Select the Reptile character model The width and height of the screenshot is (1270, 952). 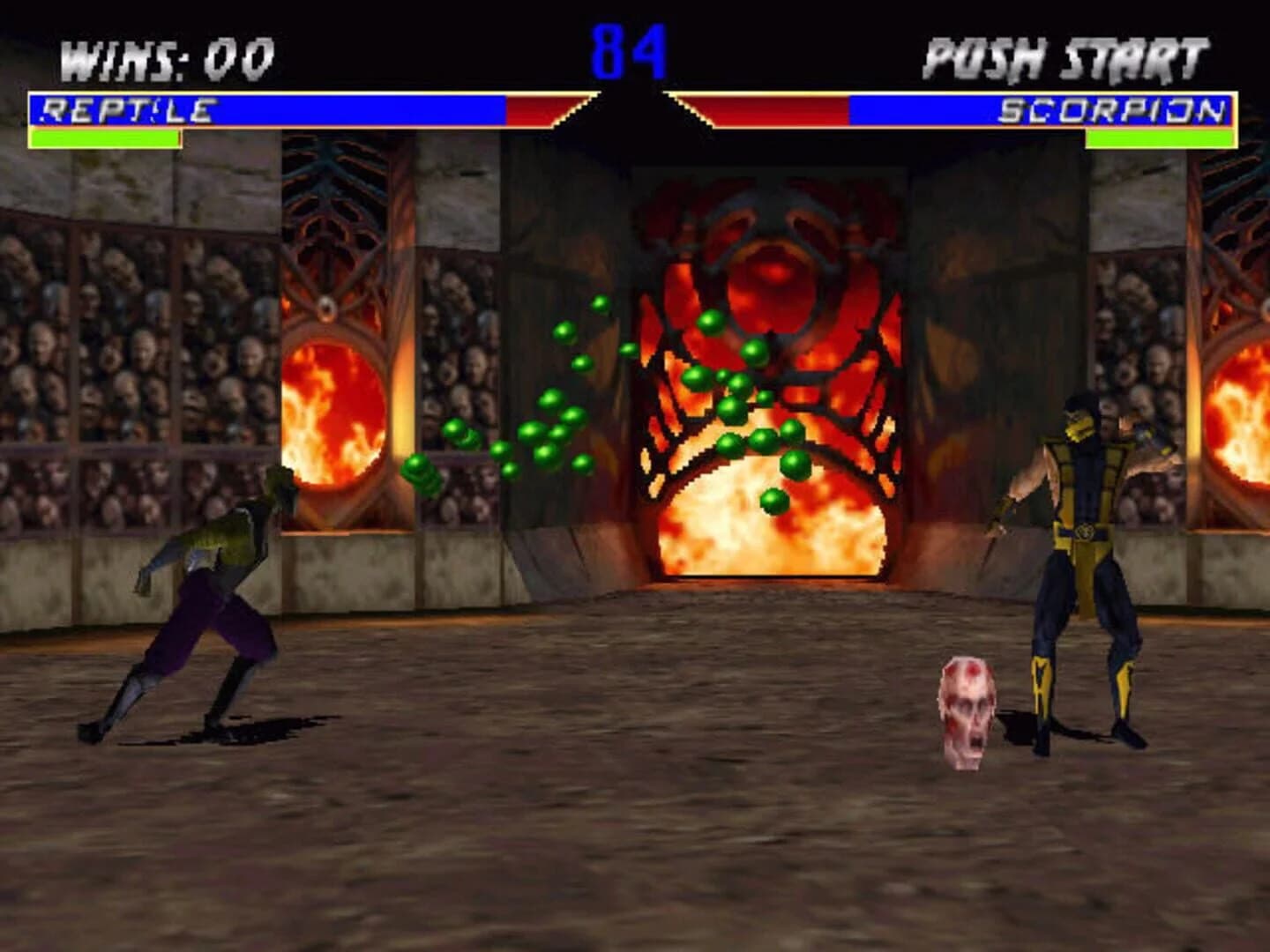pos(212,573)
